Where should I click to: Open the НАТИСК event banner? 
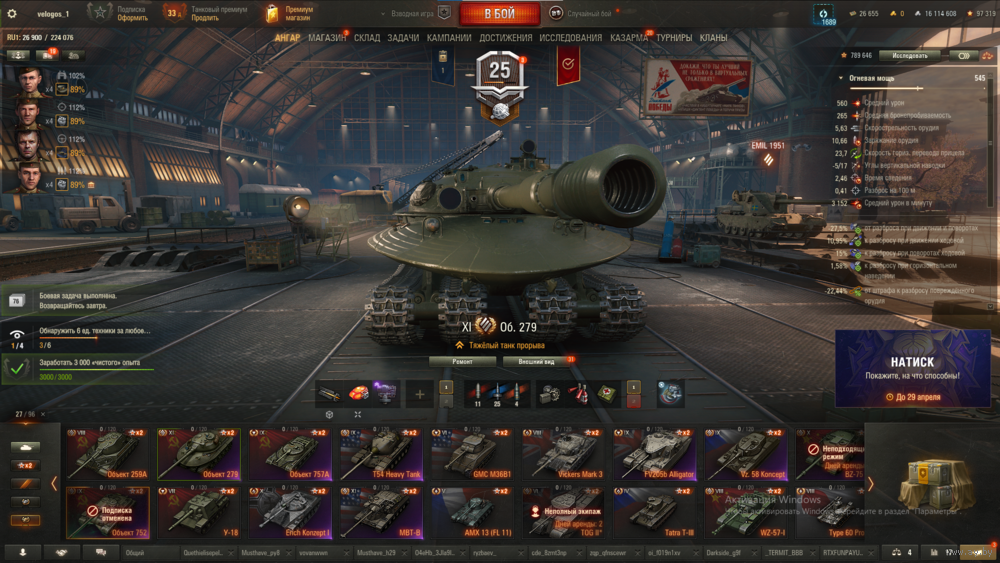pyautogui.click(x=912, y=369)
